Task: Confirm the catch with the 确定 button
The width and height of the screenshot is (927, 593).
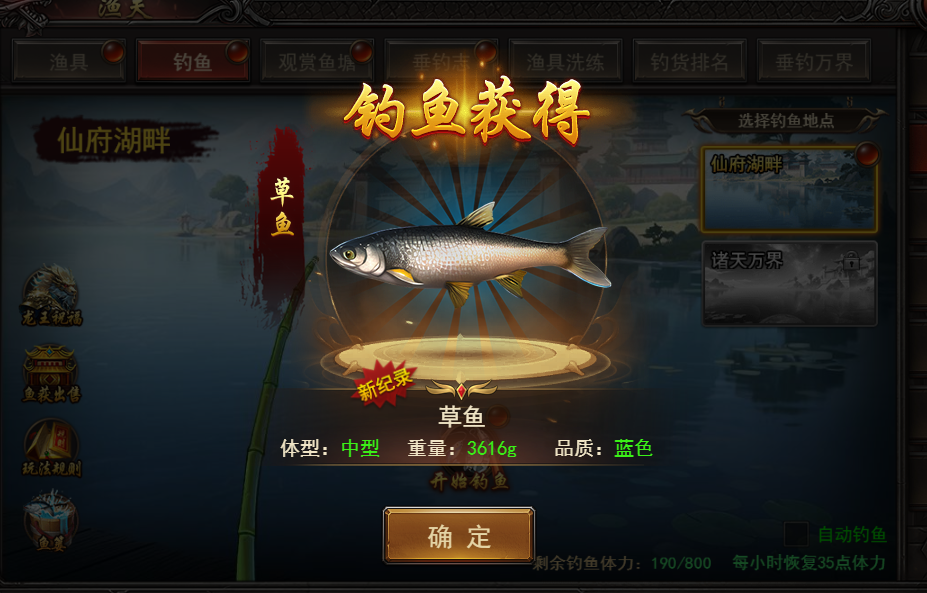Action: coord(459,536)
